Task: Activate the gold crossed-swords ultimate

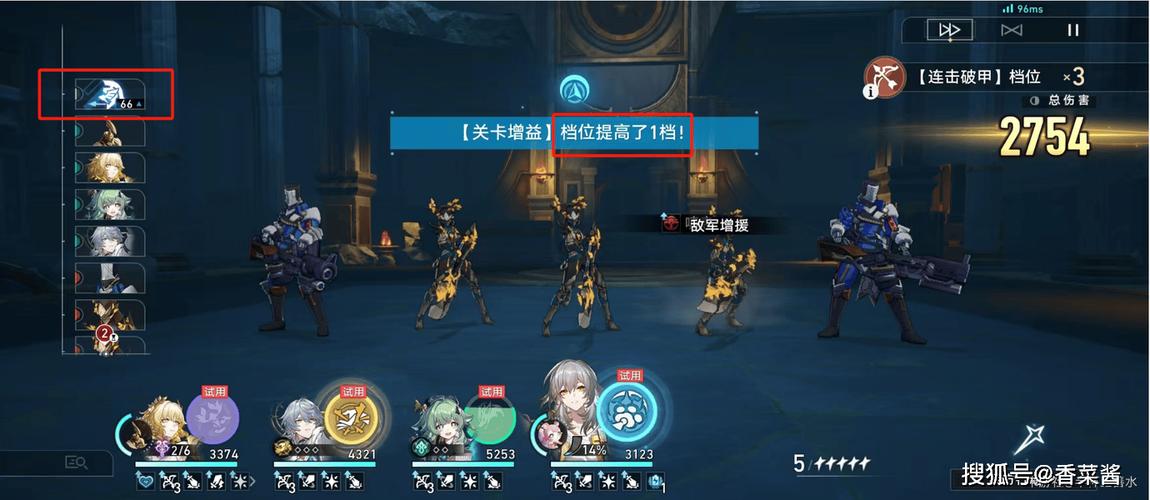Action: tap(351, 416)
